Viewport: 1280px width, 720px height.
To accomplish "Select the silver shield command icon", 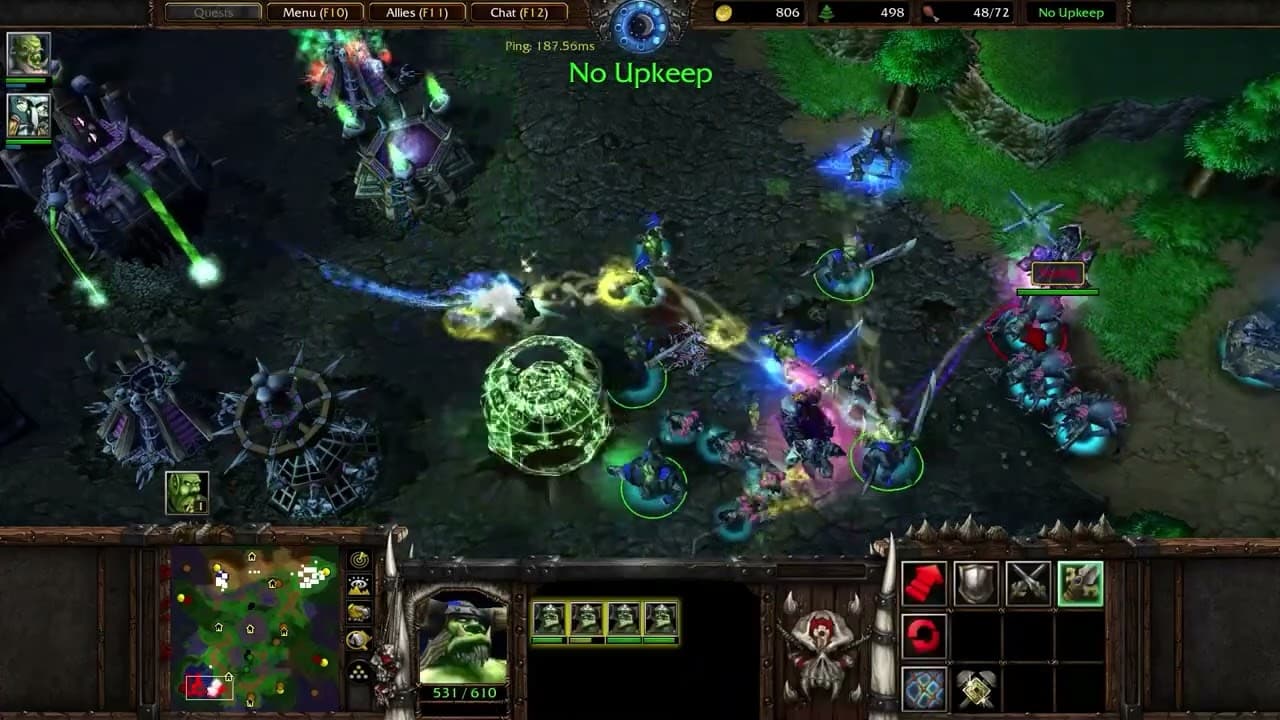I will 976,584.
